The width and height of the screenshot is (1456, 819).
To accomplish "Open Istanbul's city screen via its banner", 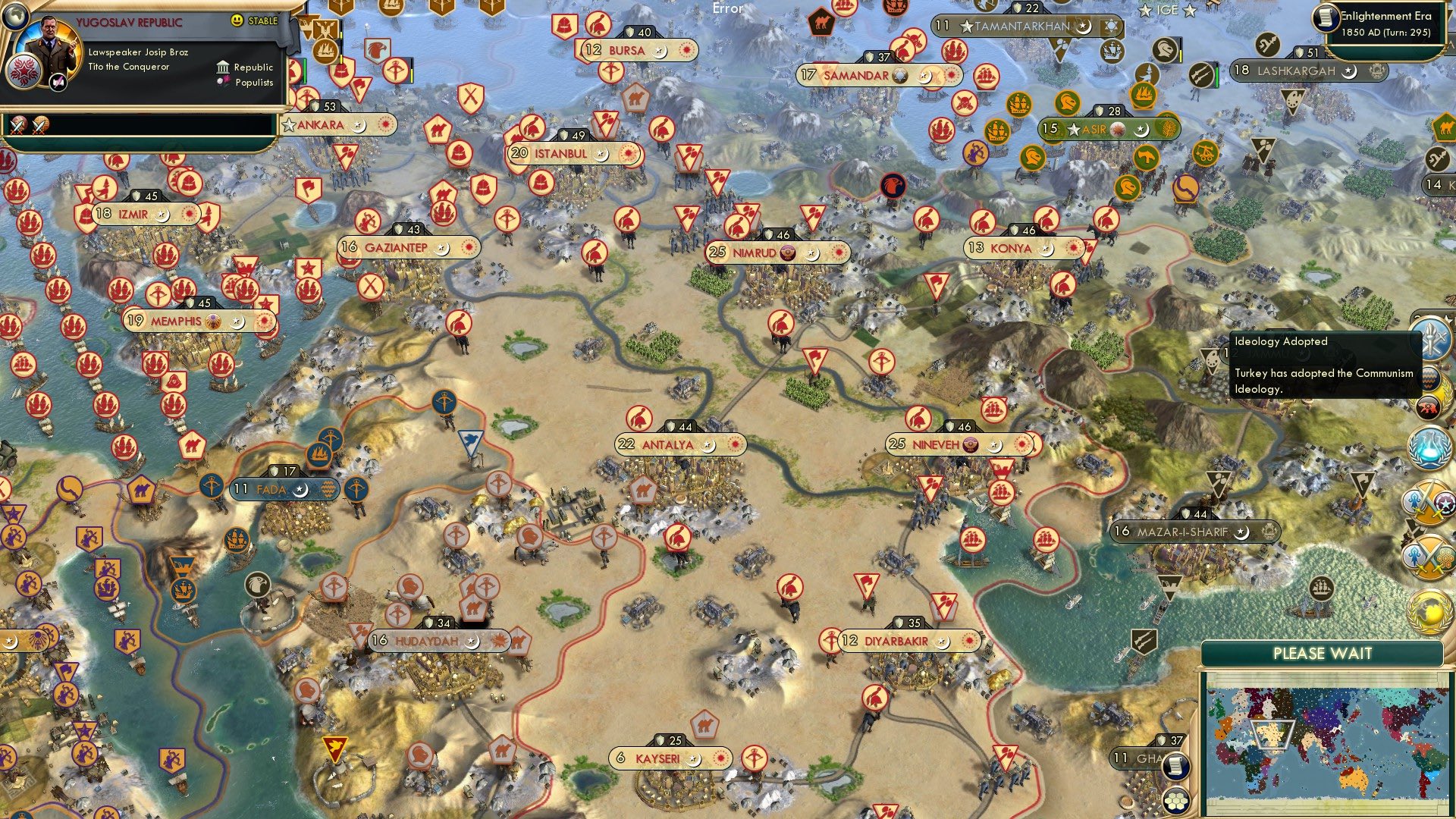I will click(x=560, y=153).
